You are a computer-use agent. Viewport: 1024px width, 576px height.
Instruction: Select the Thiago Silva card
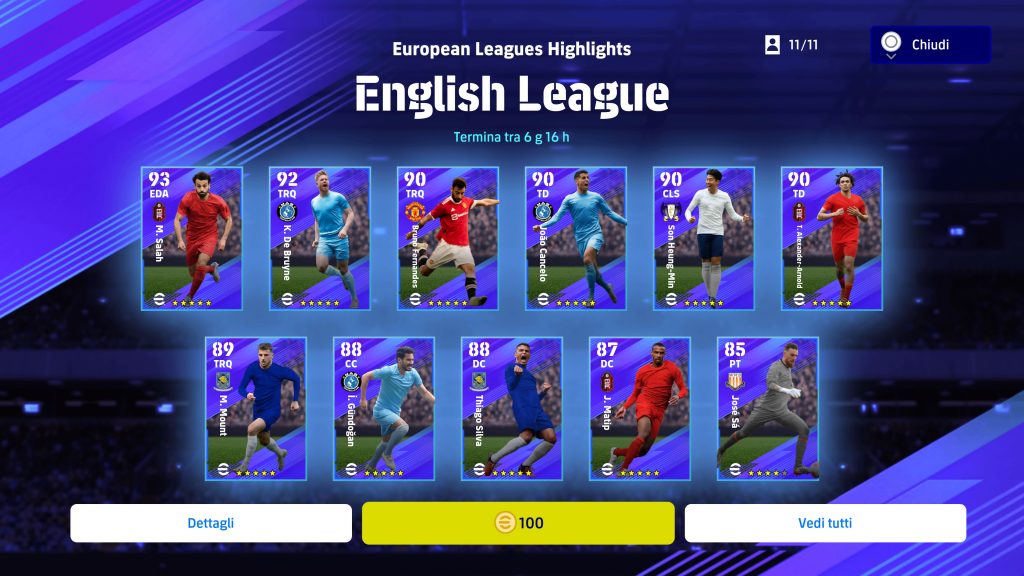pyautogui.click(x=512, y=408)
